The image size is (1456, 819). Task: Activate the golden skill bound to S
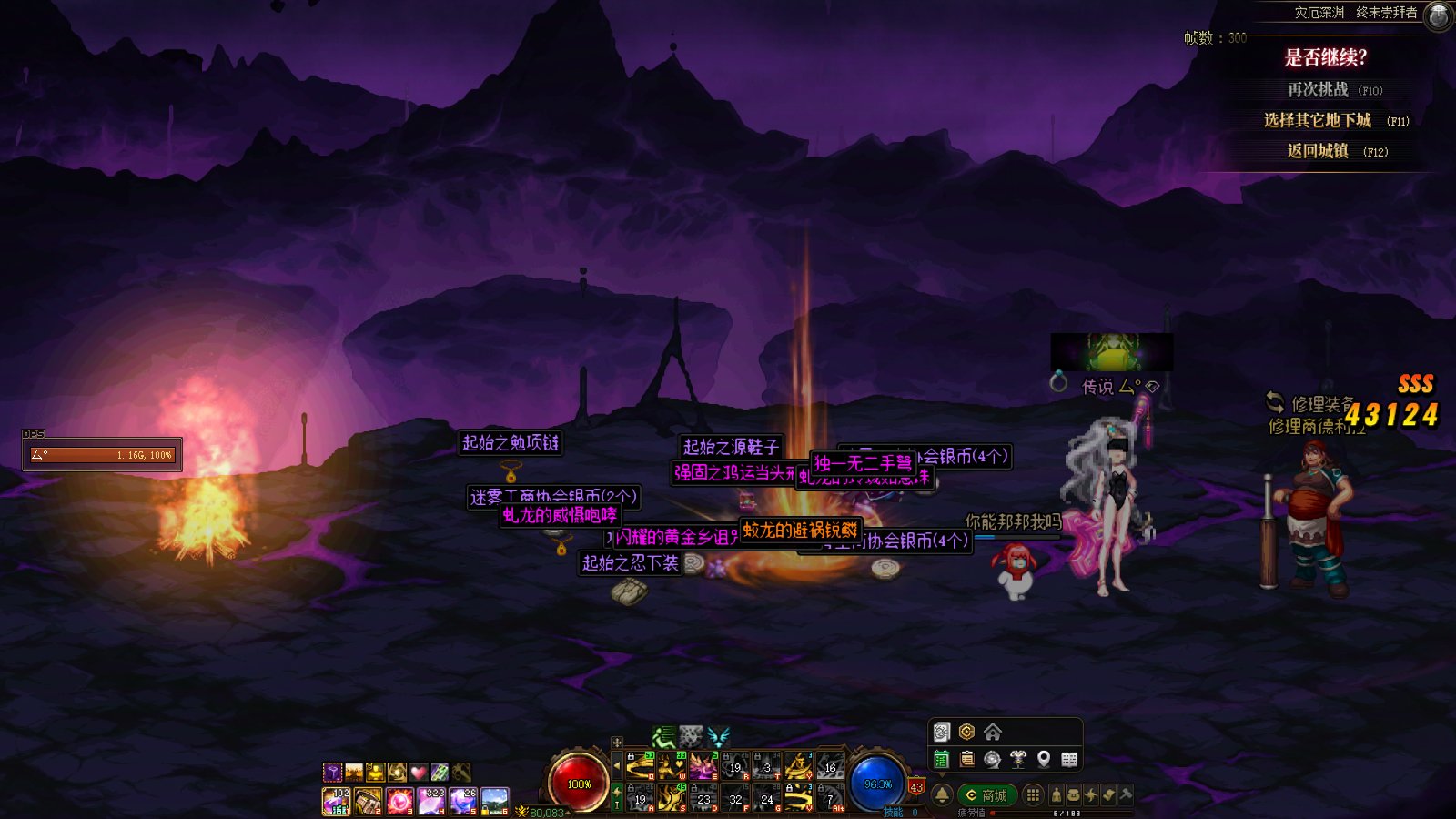[x=672, y=798]
